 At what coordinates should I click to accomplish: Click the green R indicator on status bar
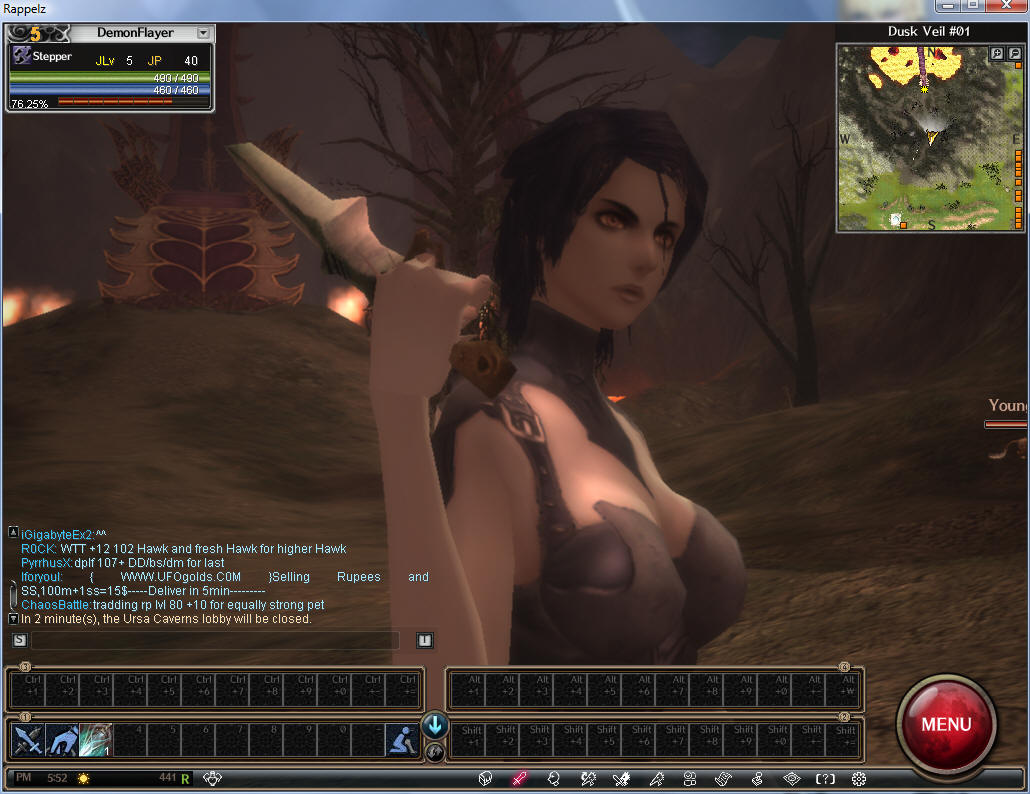pos(186,777)
